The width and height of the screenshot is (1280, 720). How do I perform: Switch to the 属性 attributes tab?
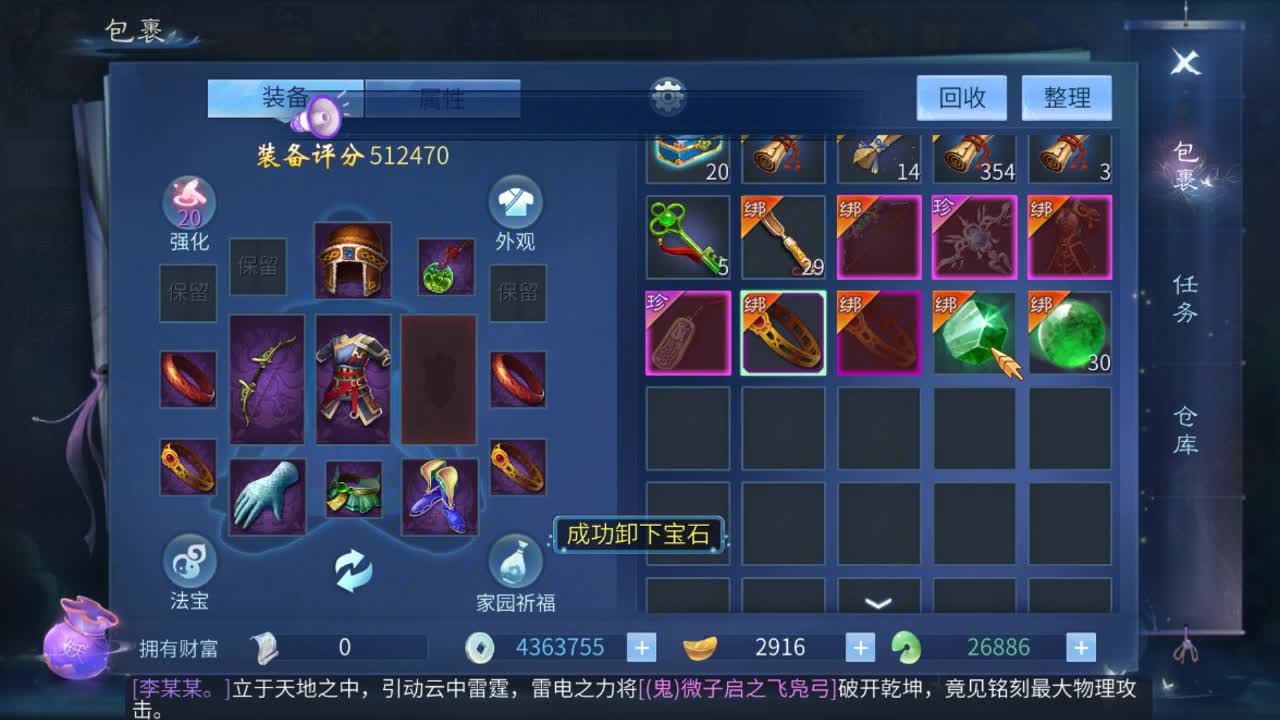pyautogui.click(x=443, y=100)
